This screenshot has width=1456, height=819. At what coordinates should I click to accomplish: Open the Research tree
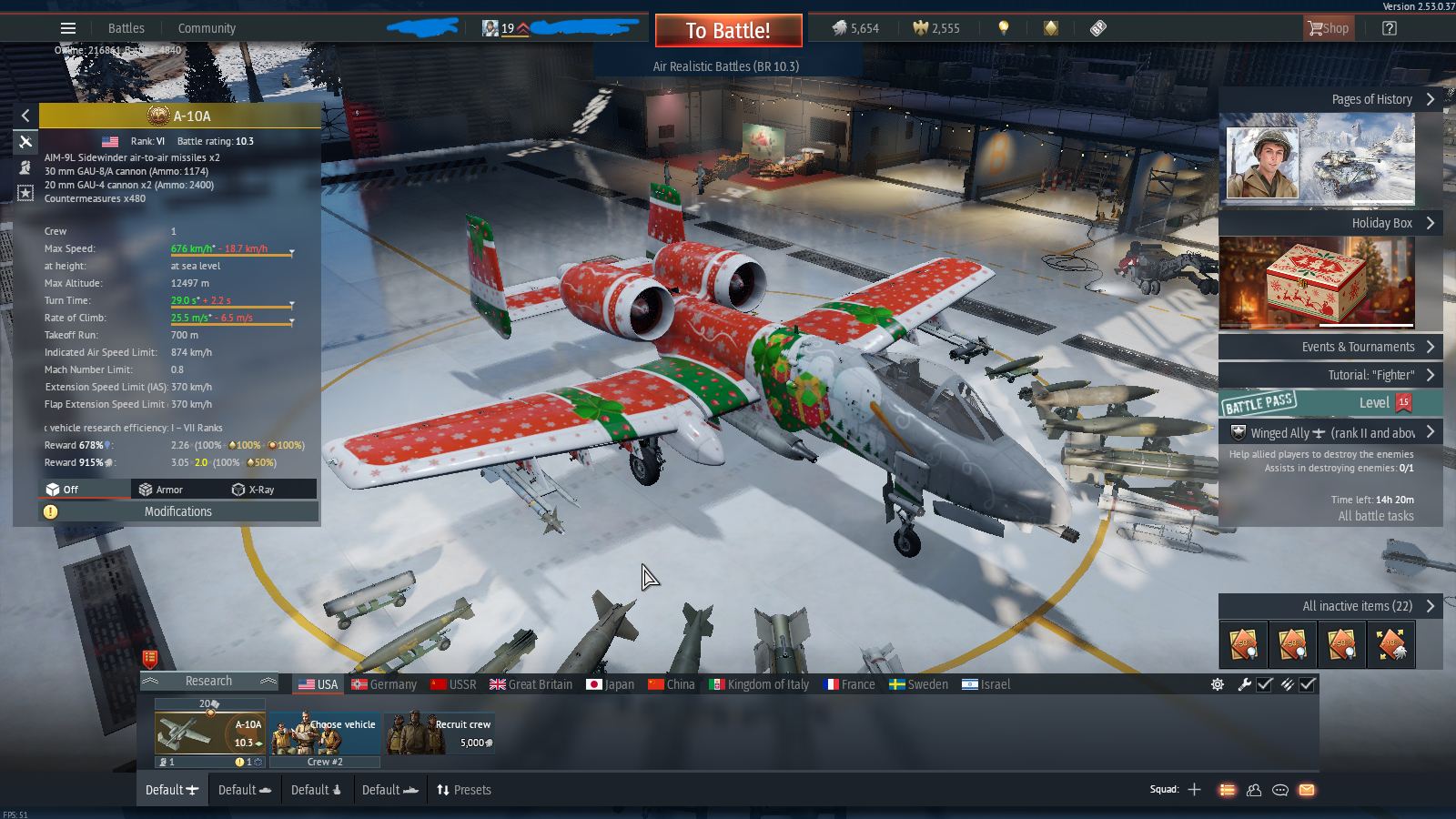208,681
